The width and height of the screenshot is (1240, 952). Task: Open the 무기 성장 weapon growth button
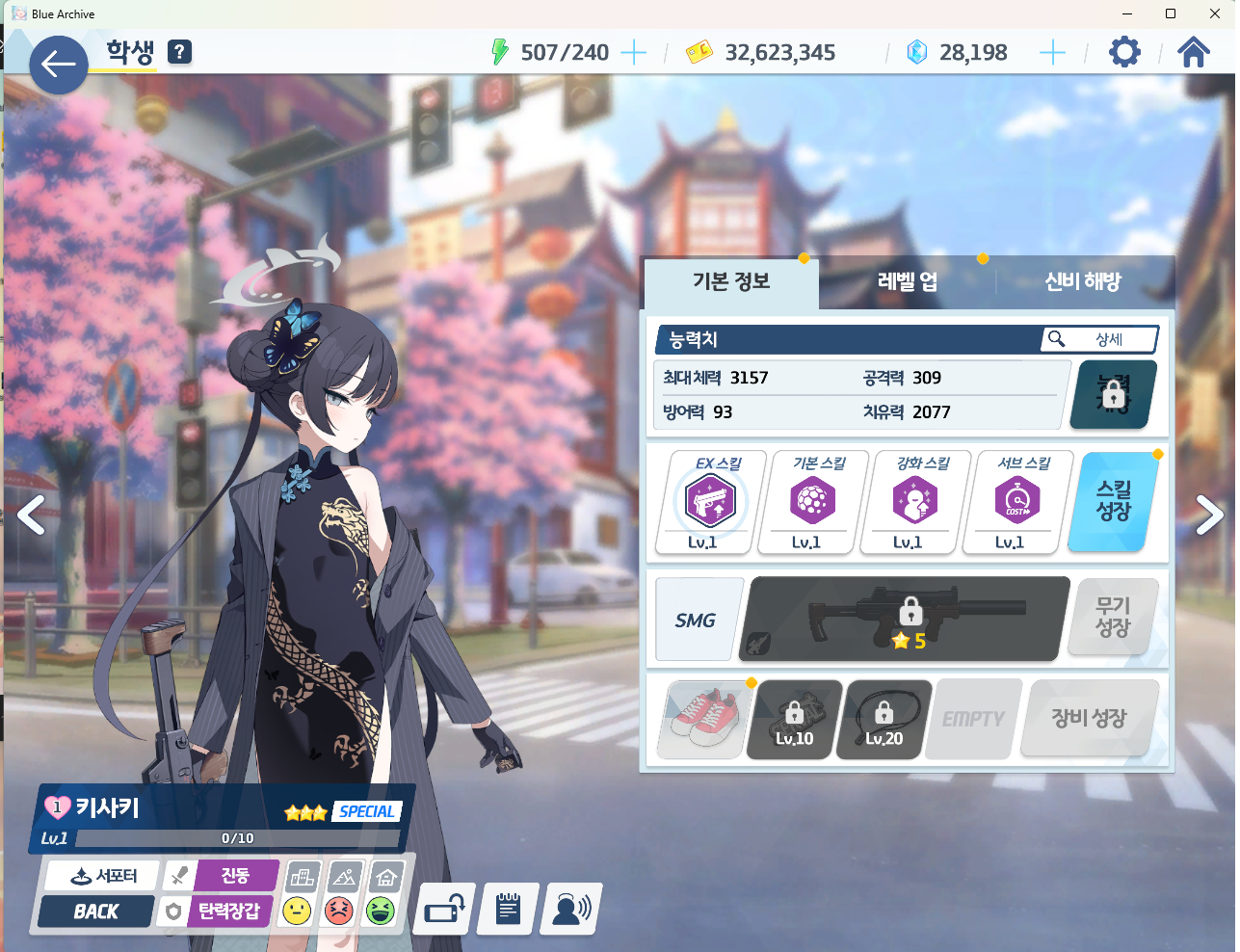pos(1113,617)
